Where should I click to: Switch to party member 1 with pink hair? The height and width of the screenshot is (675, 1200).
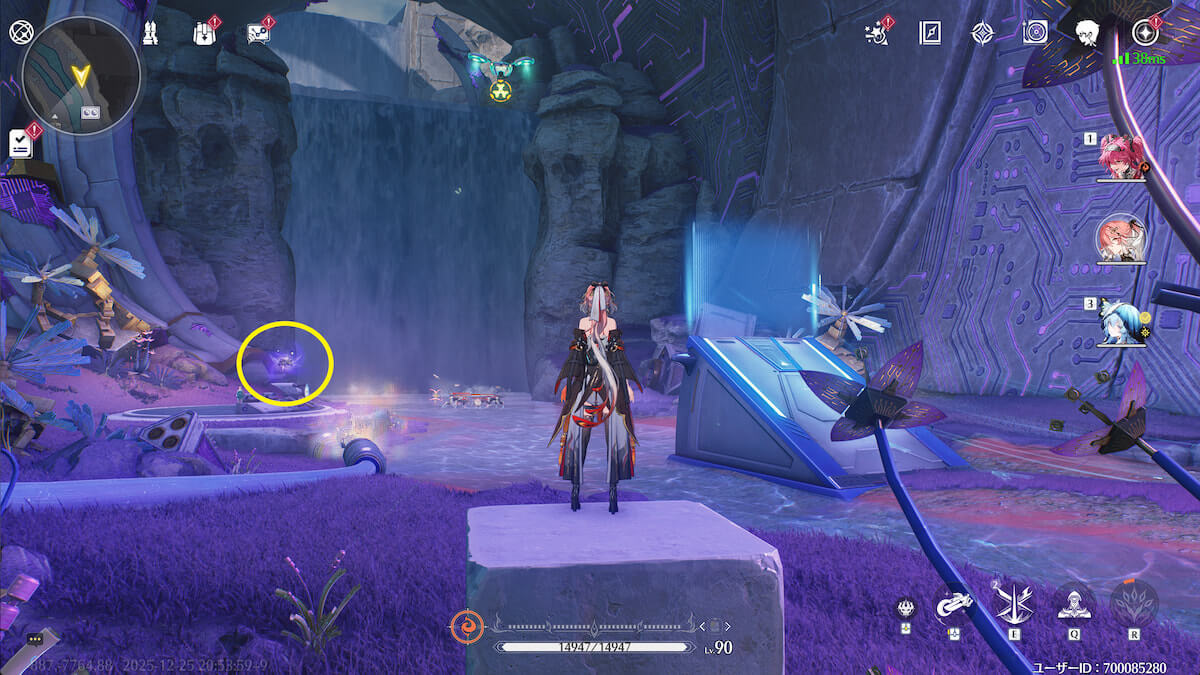pos(1120,157)
